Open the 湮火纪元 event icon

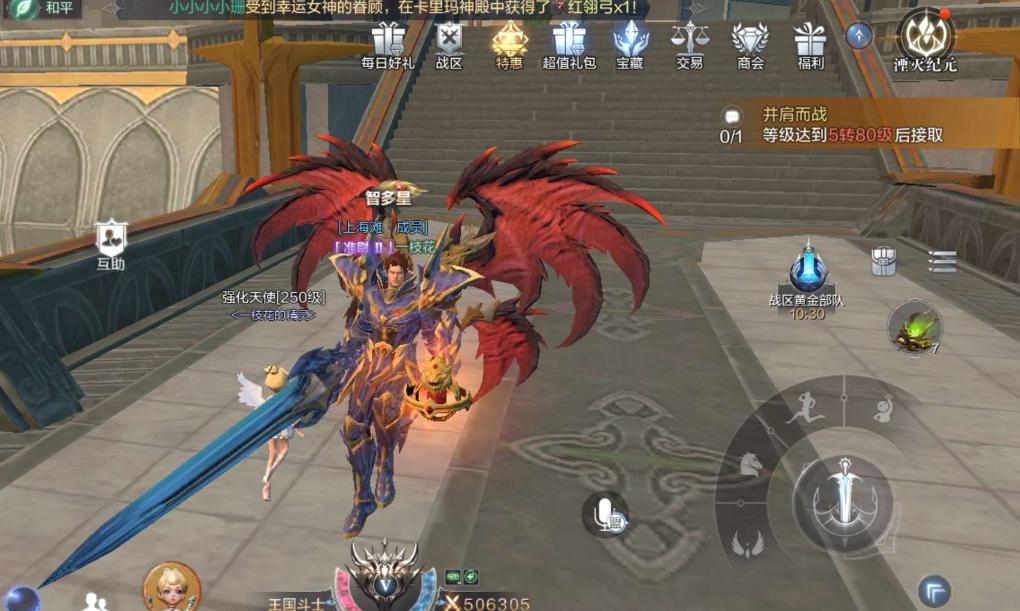pyautogui.click(x=925, y=38)
